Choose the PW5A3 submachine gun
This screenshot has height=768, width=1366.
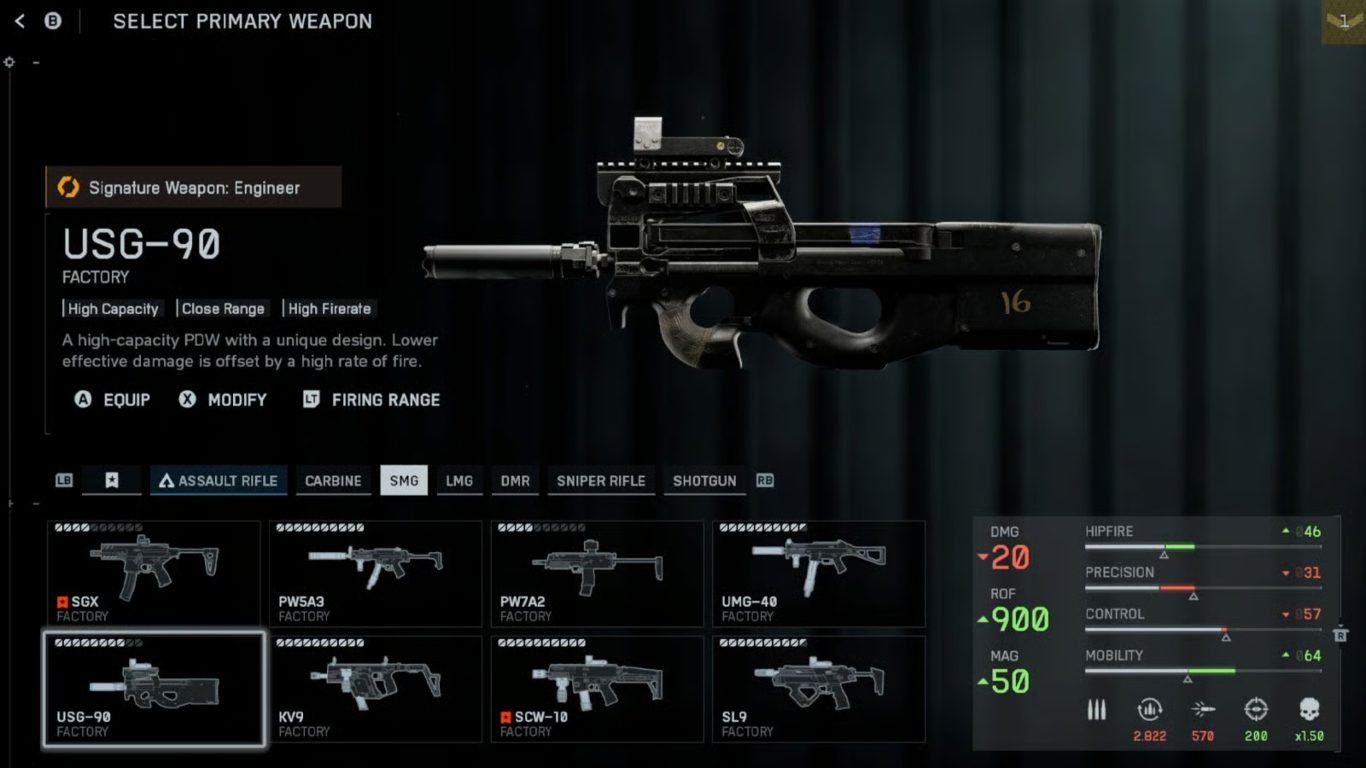coord(375,574)
